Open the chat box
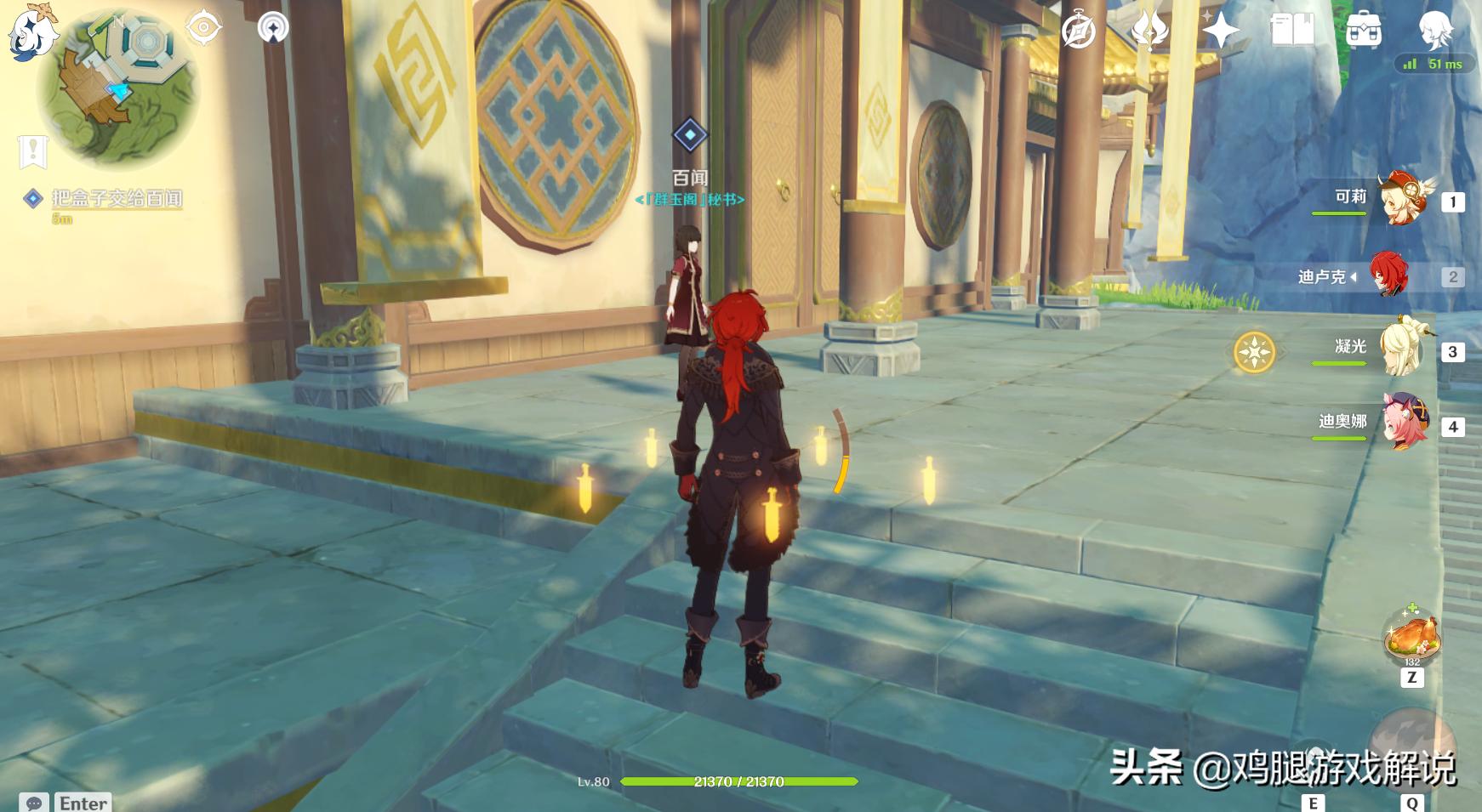 pyautogui.click(x=34, y=803)
